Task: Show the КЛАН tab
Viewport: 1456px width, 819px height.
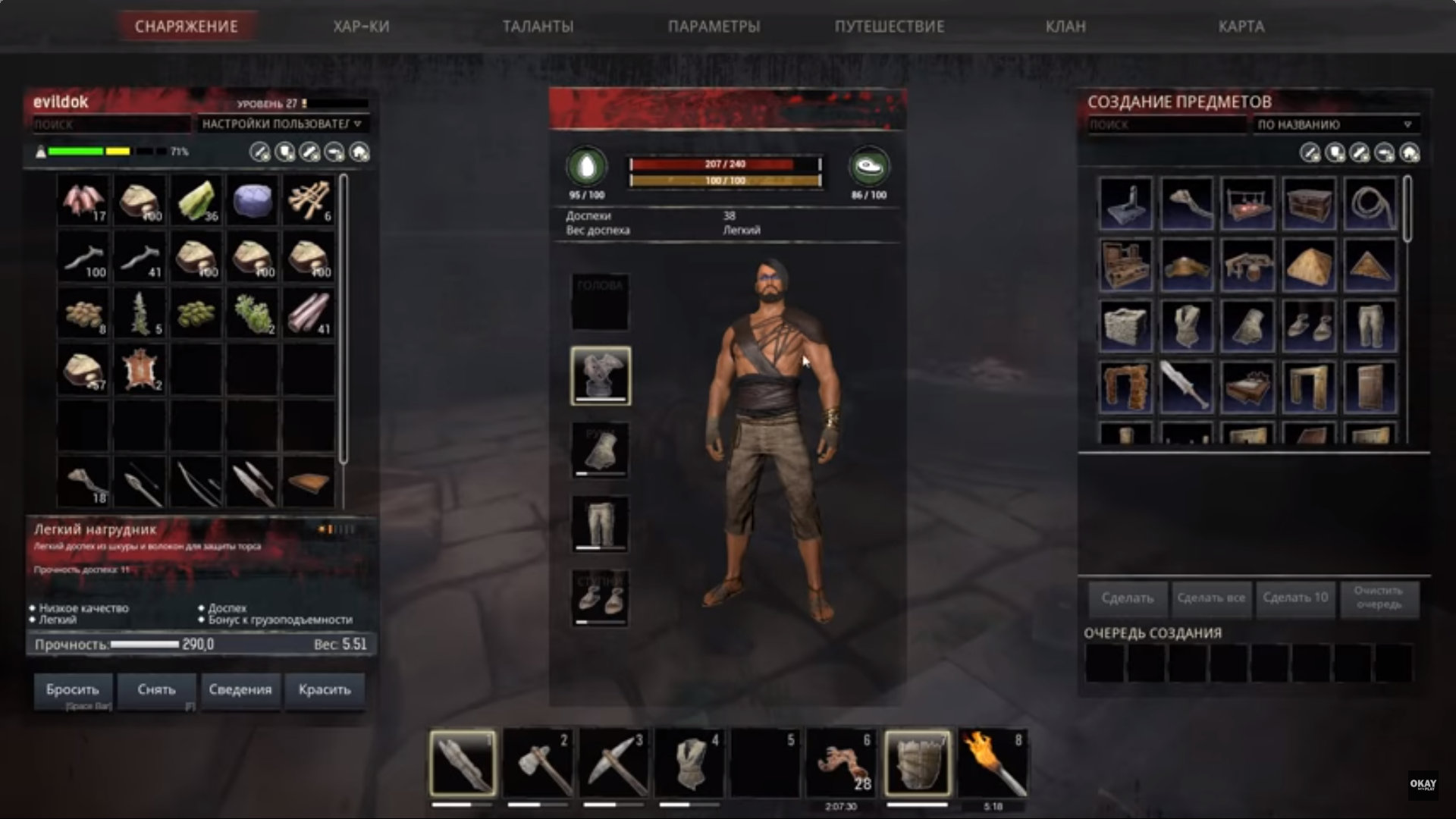Action: [1065, 27]
